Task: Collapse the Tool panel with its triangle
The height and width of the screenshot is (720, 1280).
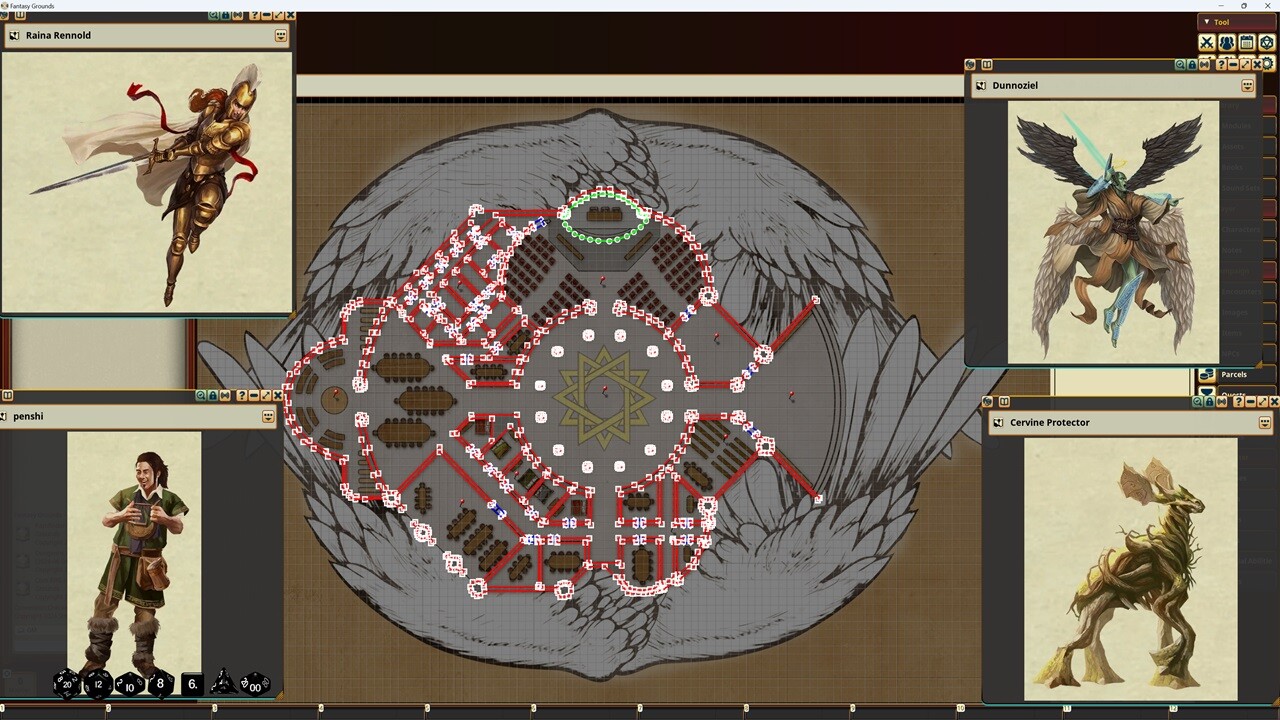Action: coord(1208,21)
